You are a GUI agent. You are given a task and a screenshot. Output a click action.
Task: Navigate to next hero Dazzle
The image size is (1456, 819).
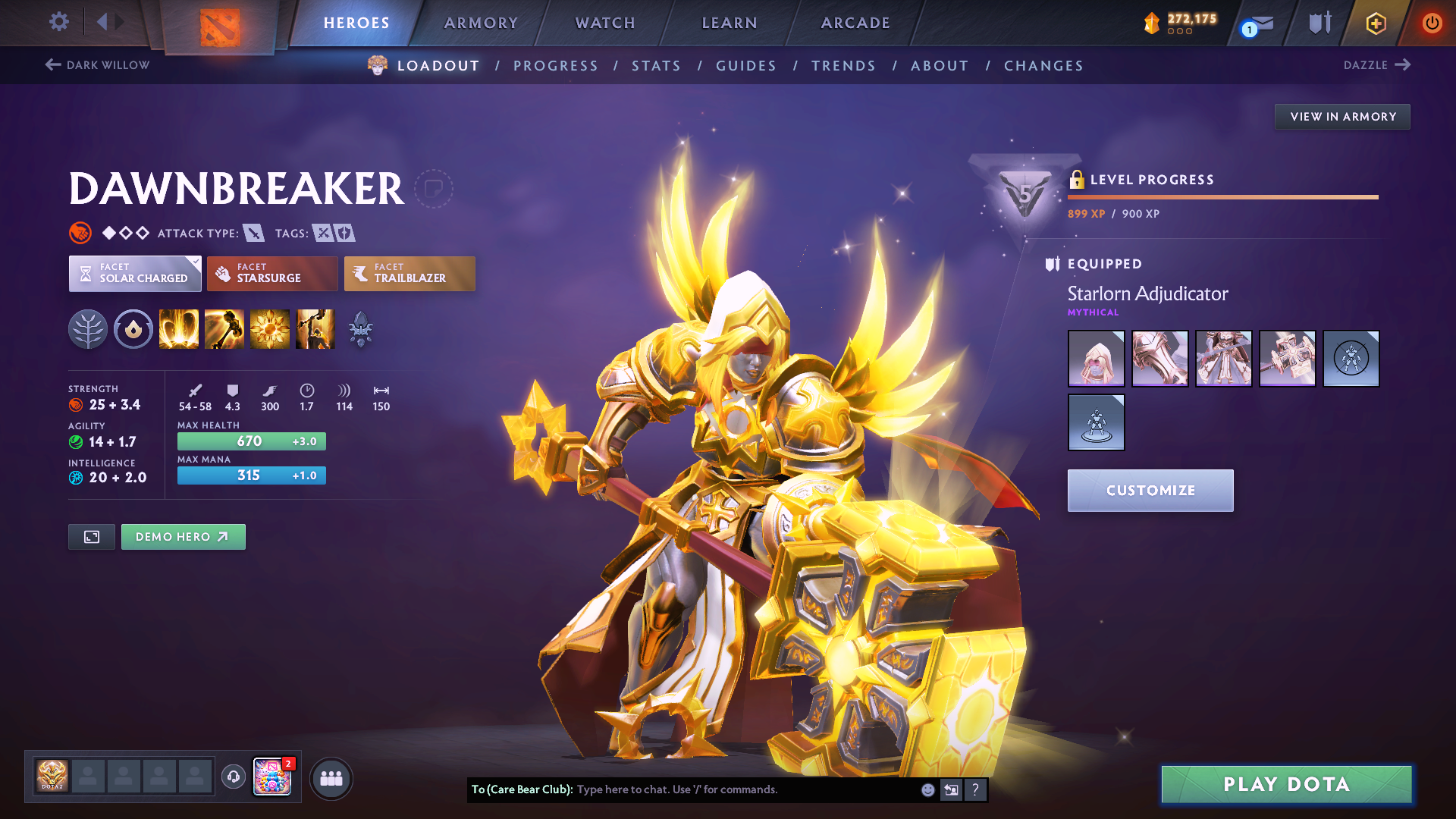[1376, 65]
